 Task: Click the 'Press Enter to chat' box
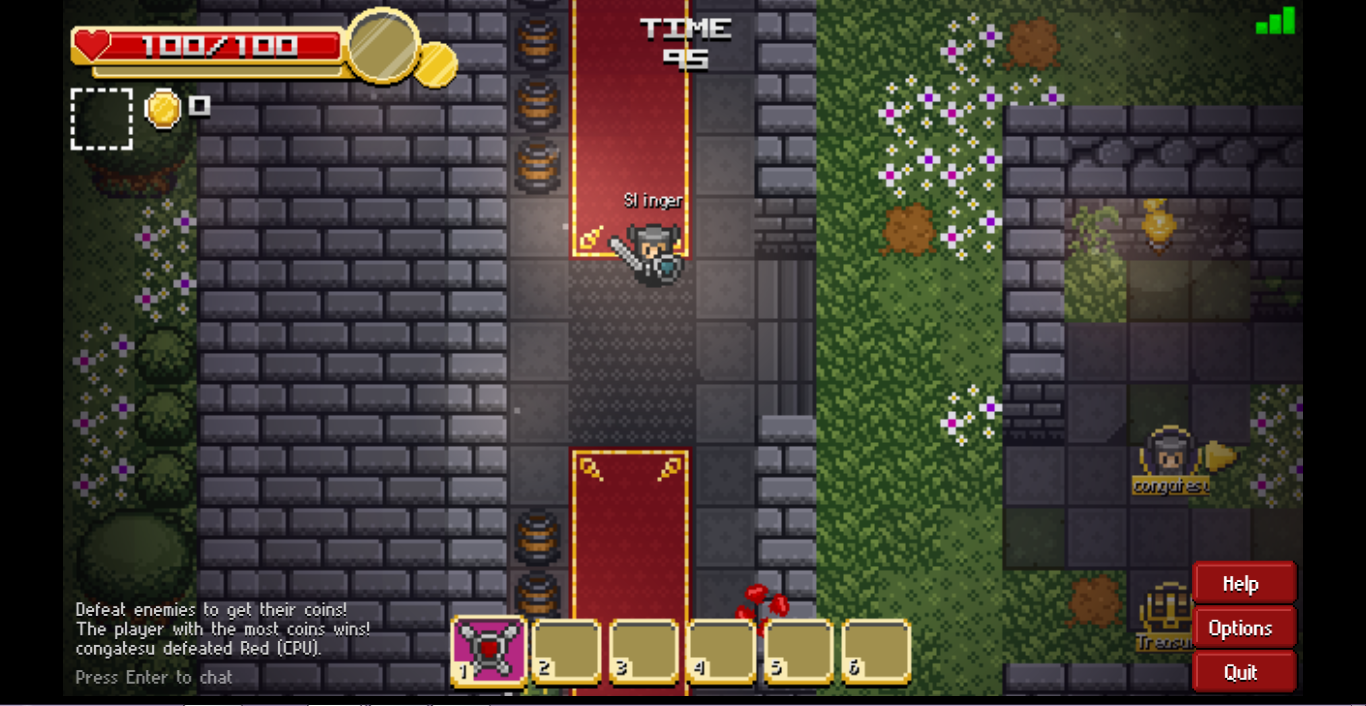[x=154, y=677]
